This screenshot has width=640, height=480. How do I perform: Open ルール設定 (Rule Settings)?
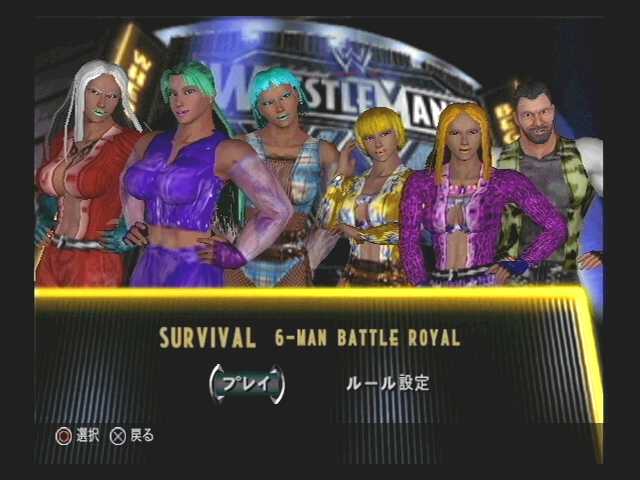point(387,383)
